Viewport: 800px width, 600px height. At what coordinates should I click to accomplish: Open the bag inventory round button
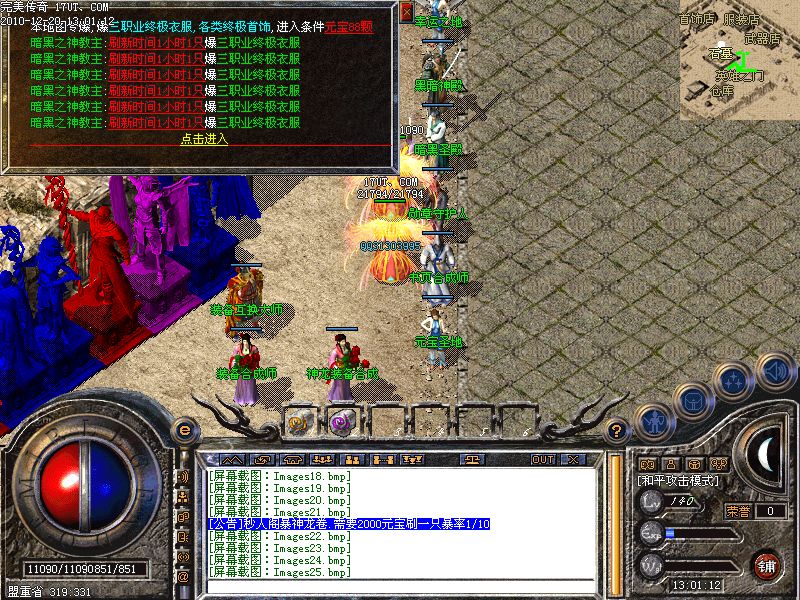click(x=692, y=399)
